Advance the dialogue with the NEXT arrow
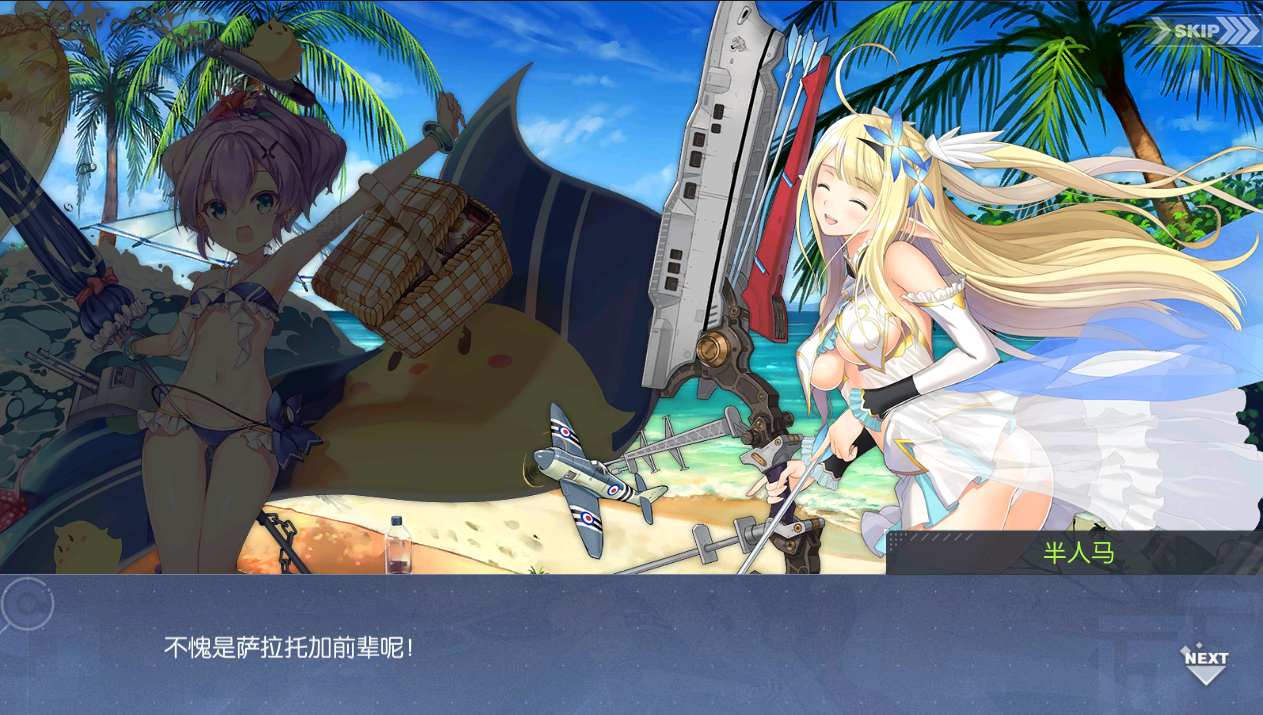Image resolution: width=1263 pixels, height=715 pixels. point(1205,663)
